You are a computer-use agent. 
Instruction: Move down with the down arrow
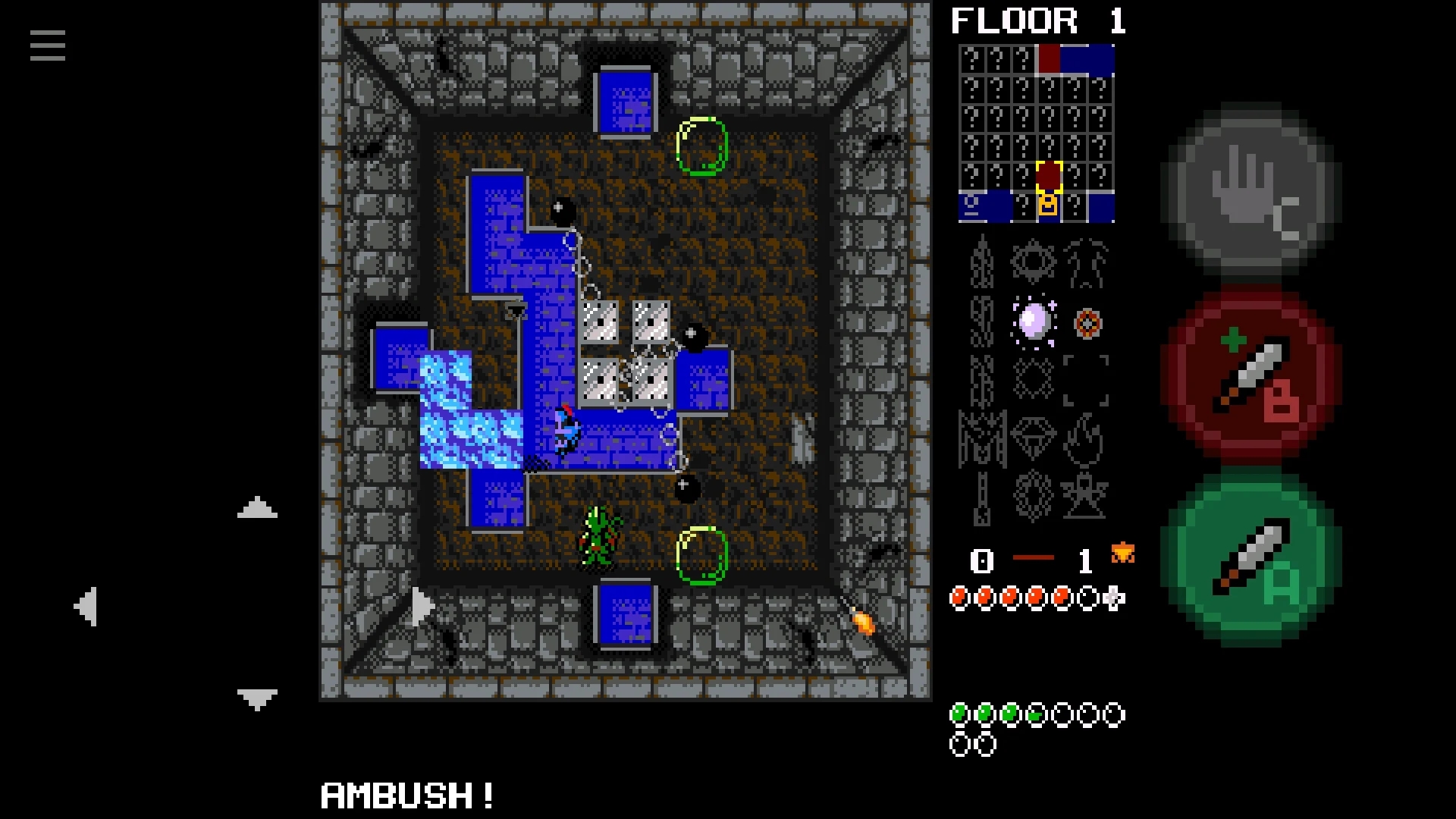[257, 698]
